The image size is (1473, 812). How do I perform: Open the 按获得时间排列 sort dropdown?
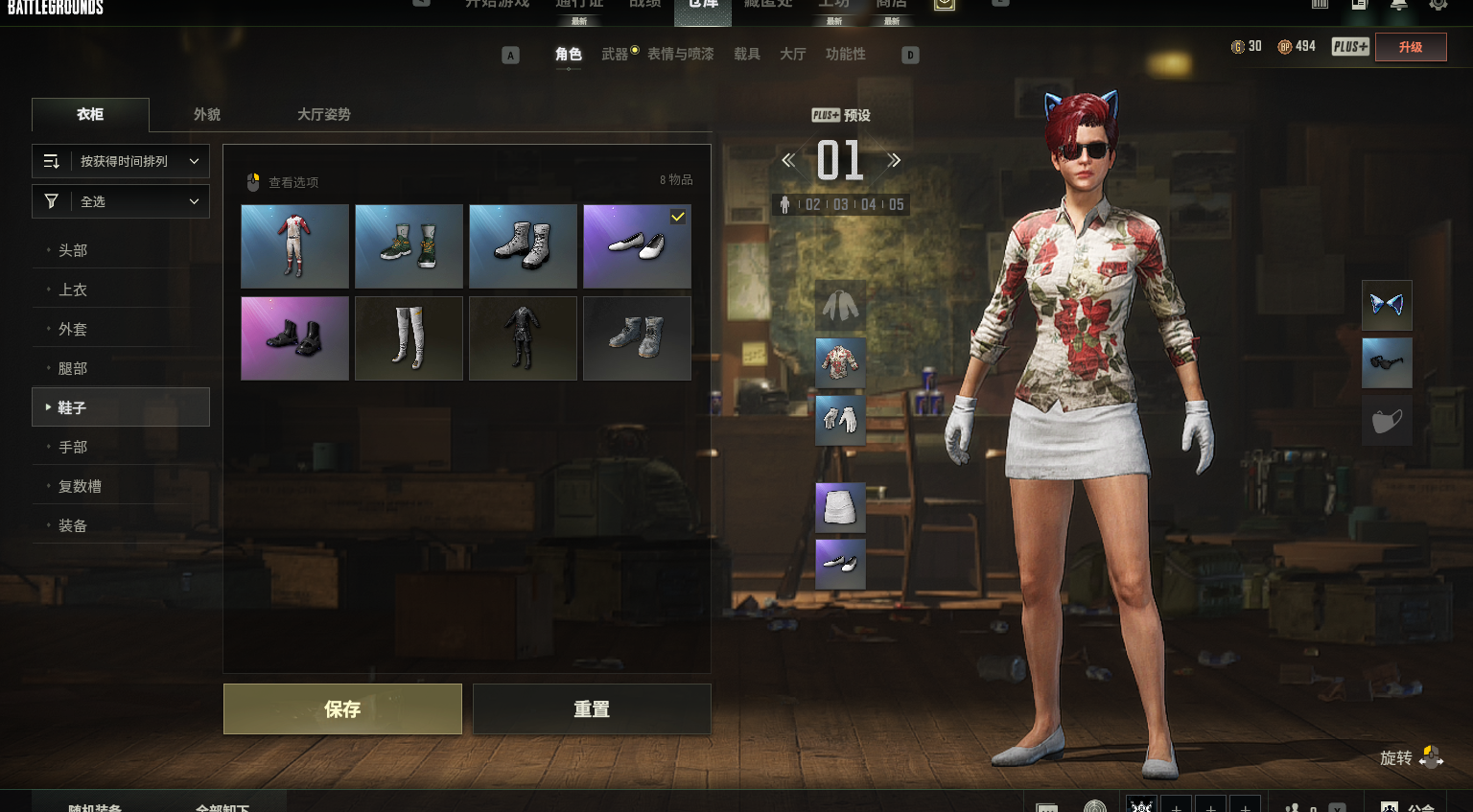(x=121, y=161)
